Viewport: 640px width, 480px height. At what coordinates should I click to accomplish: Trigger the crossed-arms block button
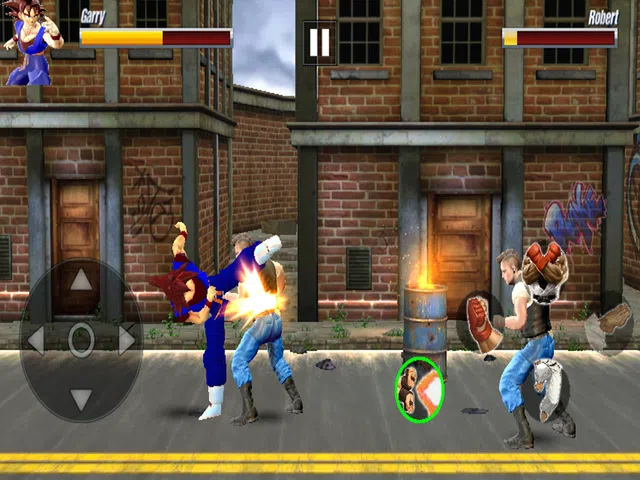(545, 266)
